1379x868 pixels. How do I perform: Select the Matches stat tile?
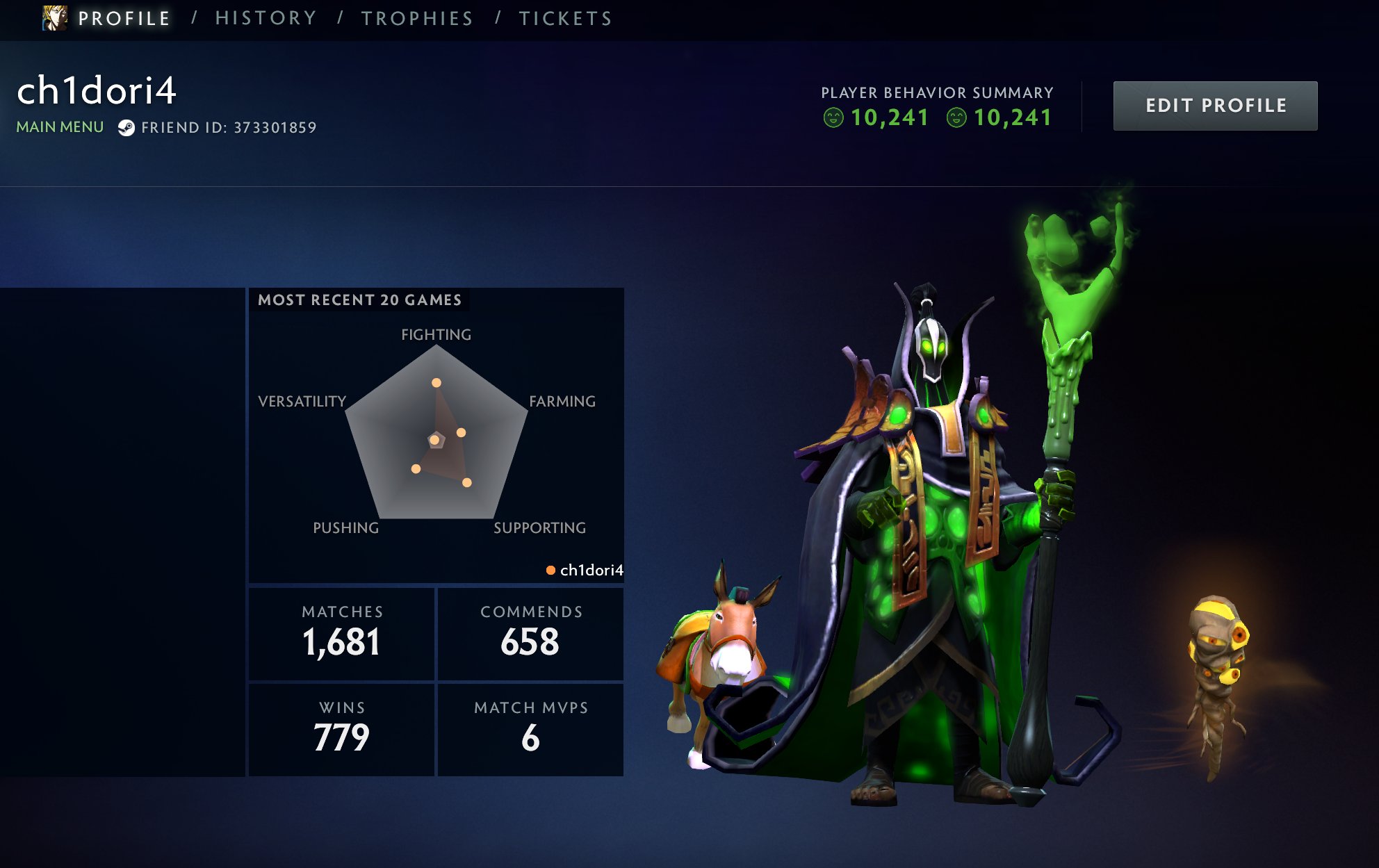[x=342, y=633]
